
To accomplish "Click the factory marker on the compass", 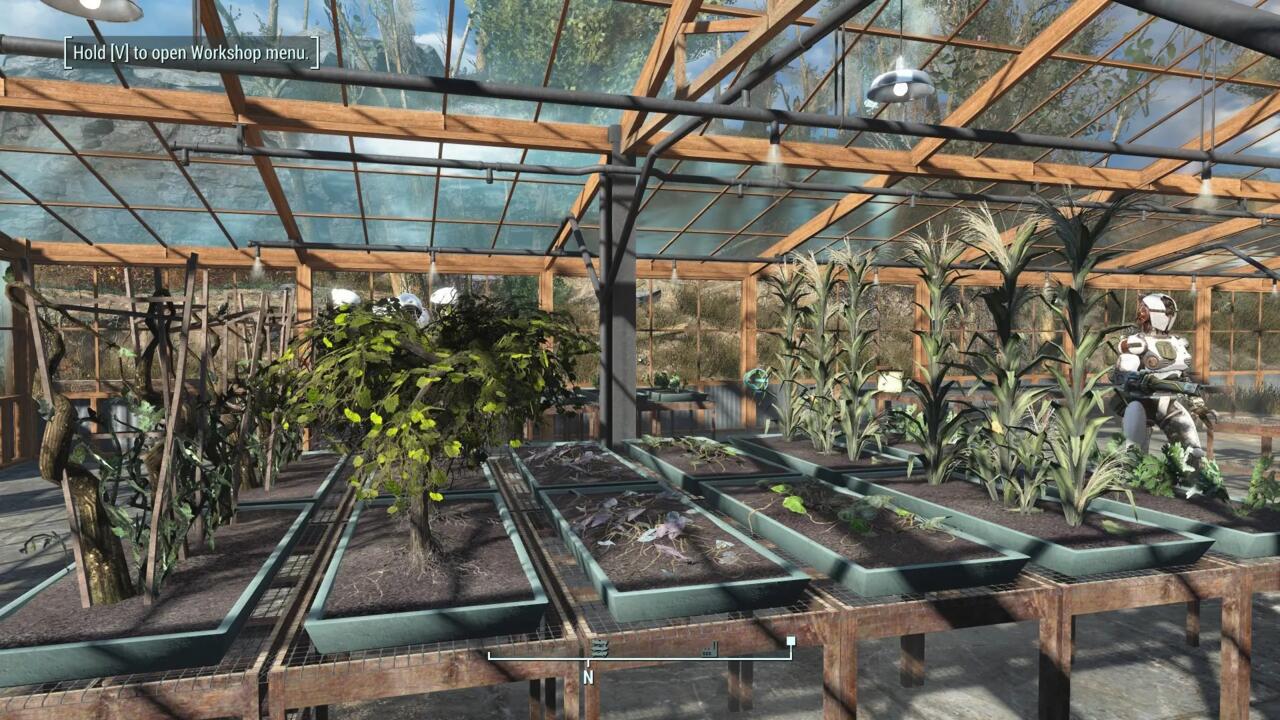I will click(711, 649).
